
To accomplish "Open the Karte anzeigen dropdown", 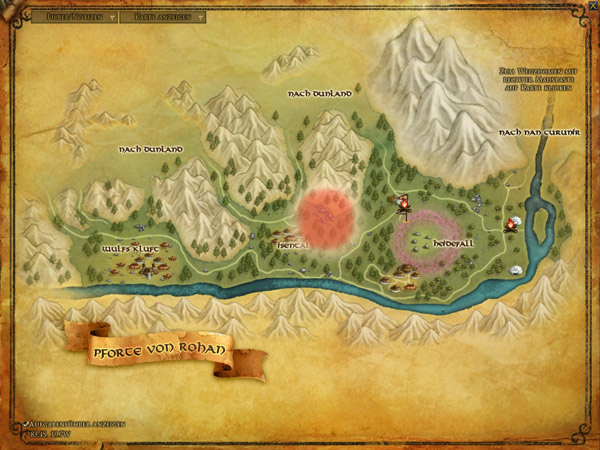I will pyautogui.click(x=168, y=17).
